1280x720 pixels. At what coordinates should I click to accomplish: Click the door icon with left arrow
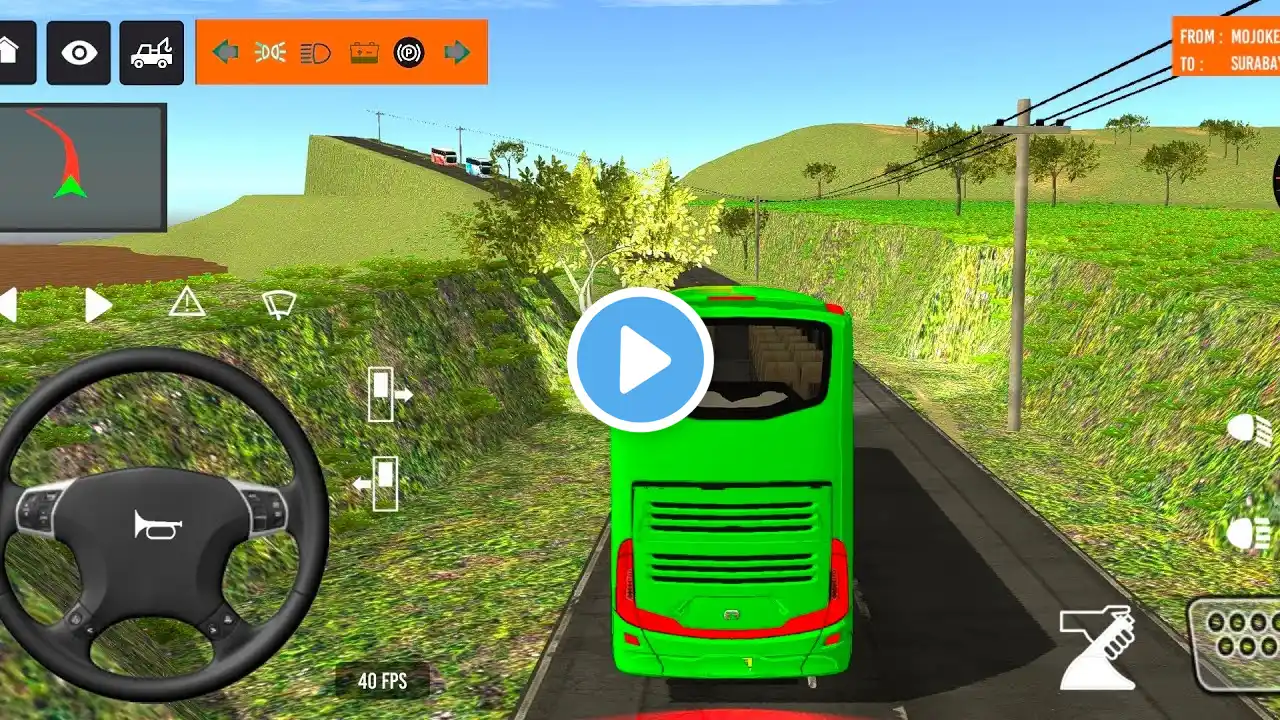(377, 484)
